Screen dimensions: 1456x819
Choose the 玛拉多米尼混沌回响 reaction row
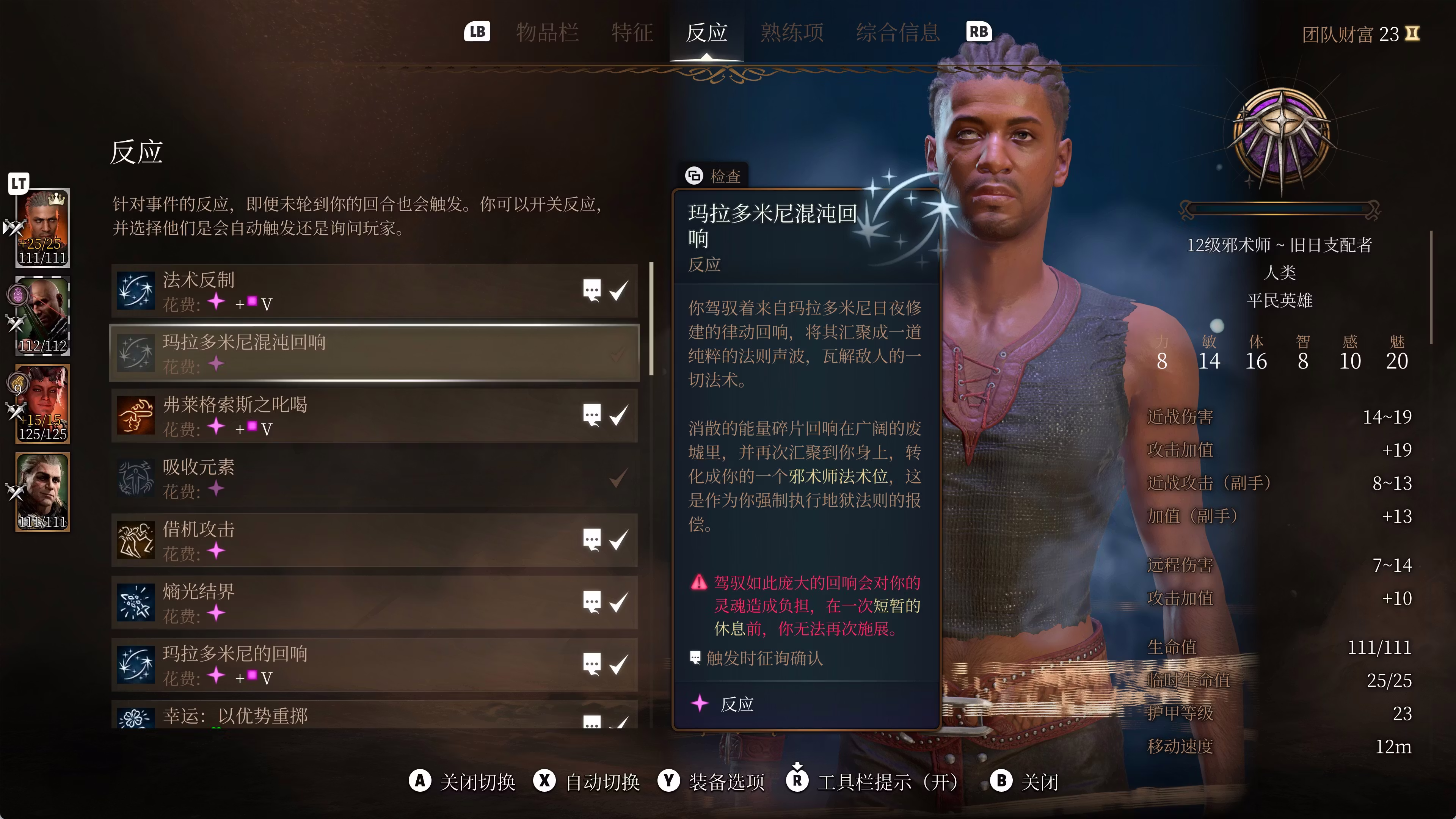coord(339,353)
